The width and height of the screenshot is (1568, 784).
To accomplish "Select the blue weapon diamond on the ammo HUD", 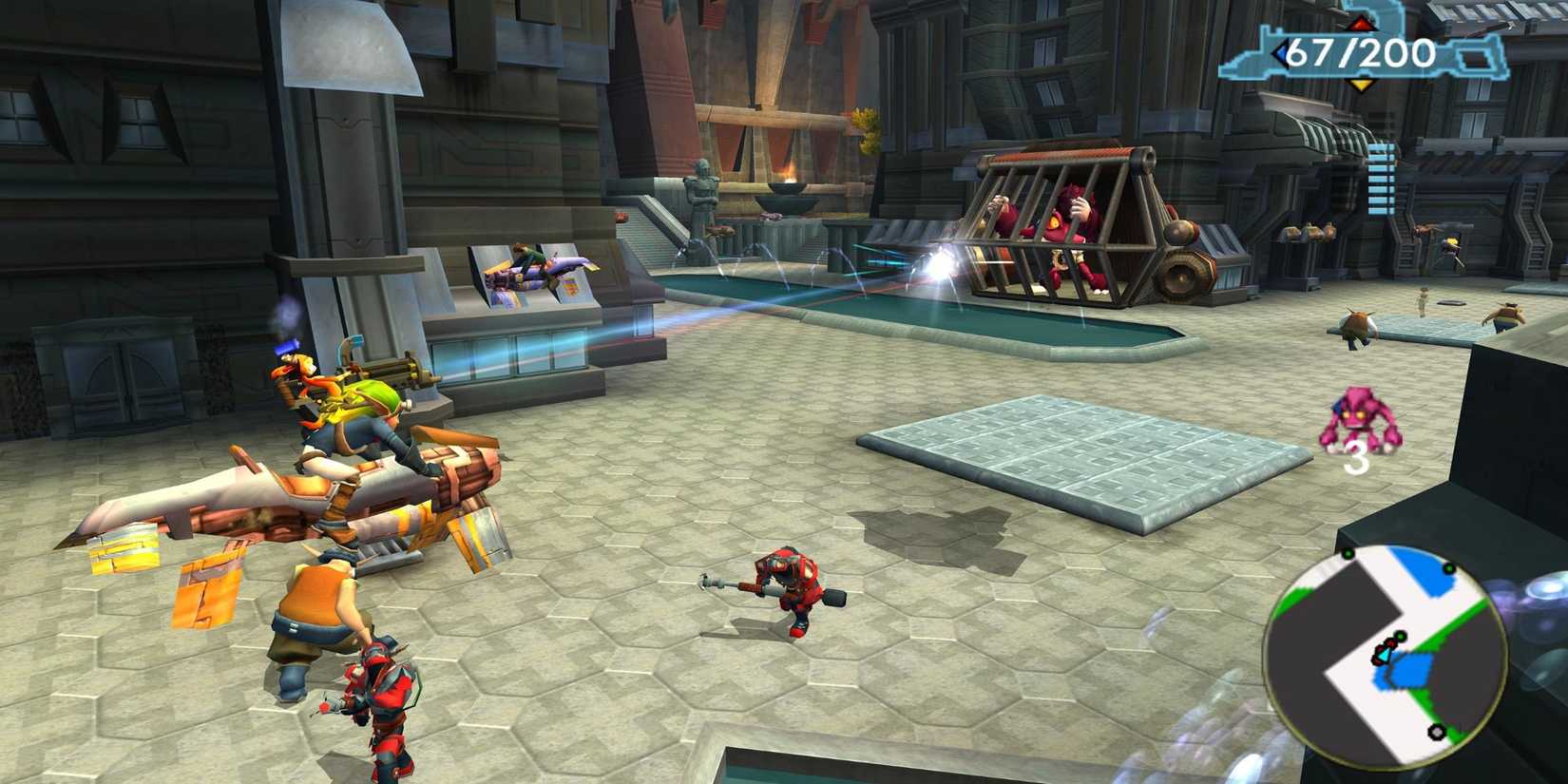I will coord(1281,52).
